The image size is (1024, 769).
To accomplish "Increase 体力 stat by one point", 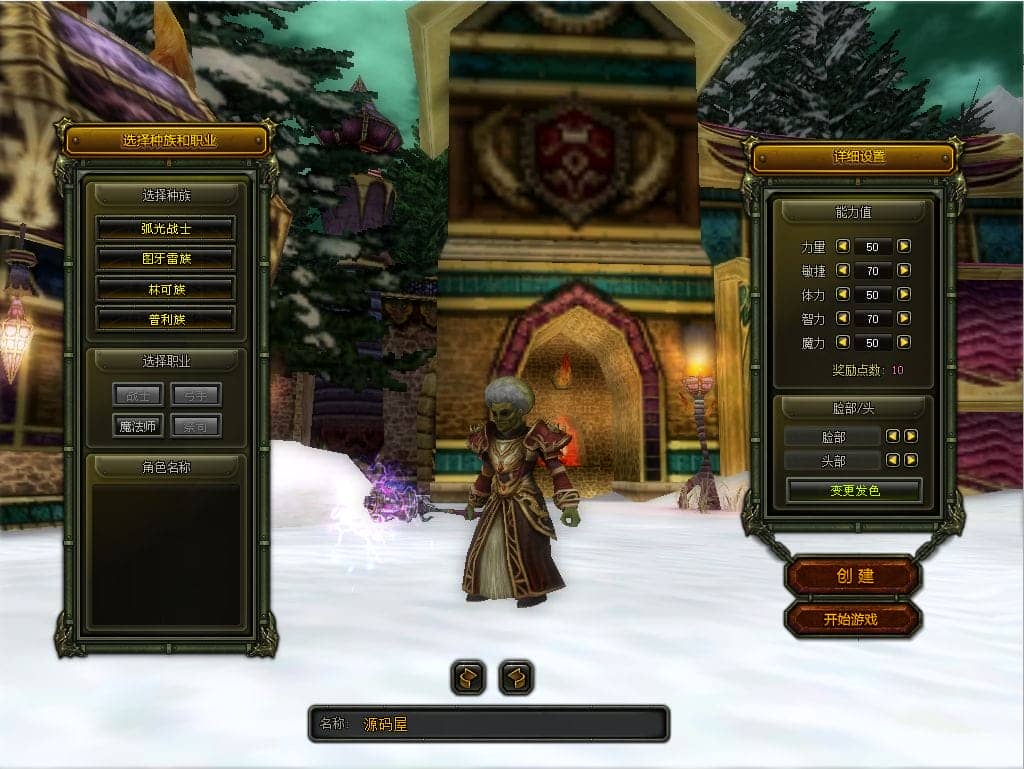I will pos(904,294).
